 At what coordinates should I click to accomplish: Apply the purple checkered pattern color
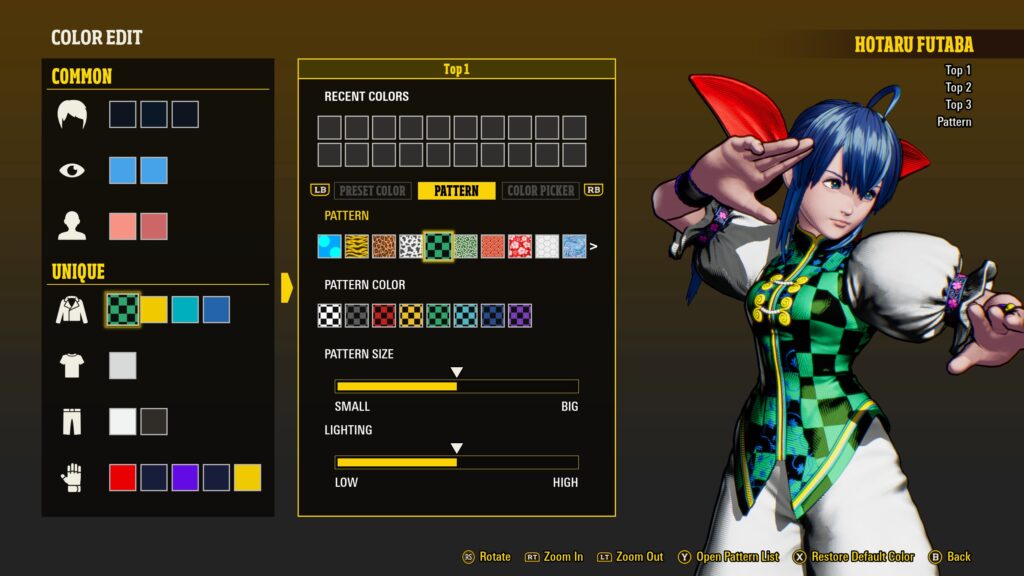(520, 316)
